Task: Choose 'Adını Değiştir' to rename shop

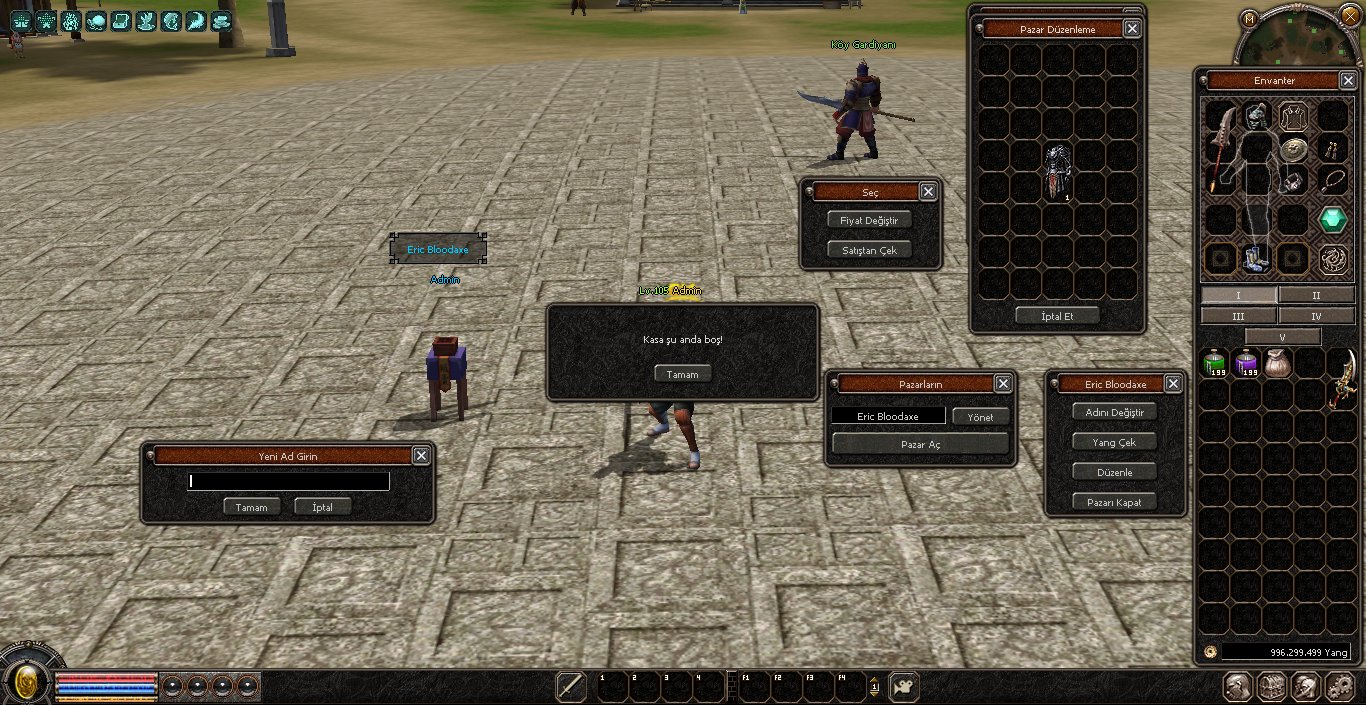Action: [1114, 412]
